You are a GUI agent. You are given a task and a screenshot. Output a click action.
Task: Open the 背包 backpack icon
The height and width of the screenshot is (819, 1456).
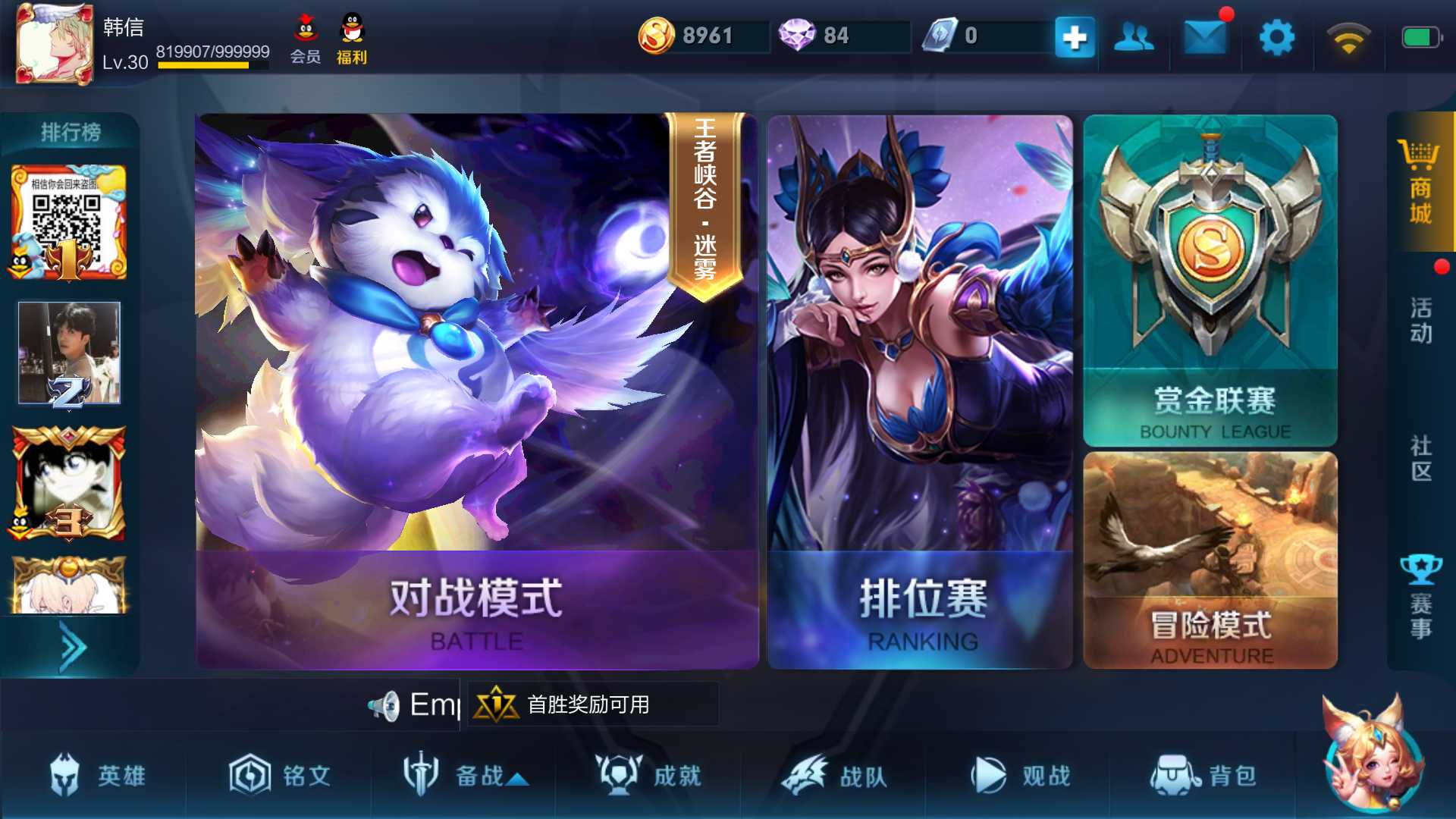(x=1175, y=775)
